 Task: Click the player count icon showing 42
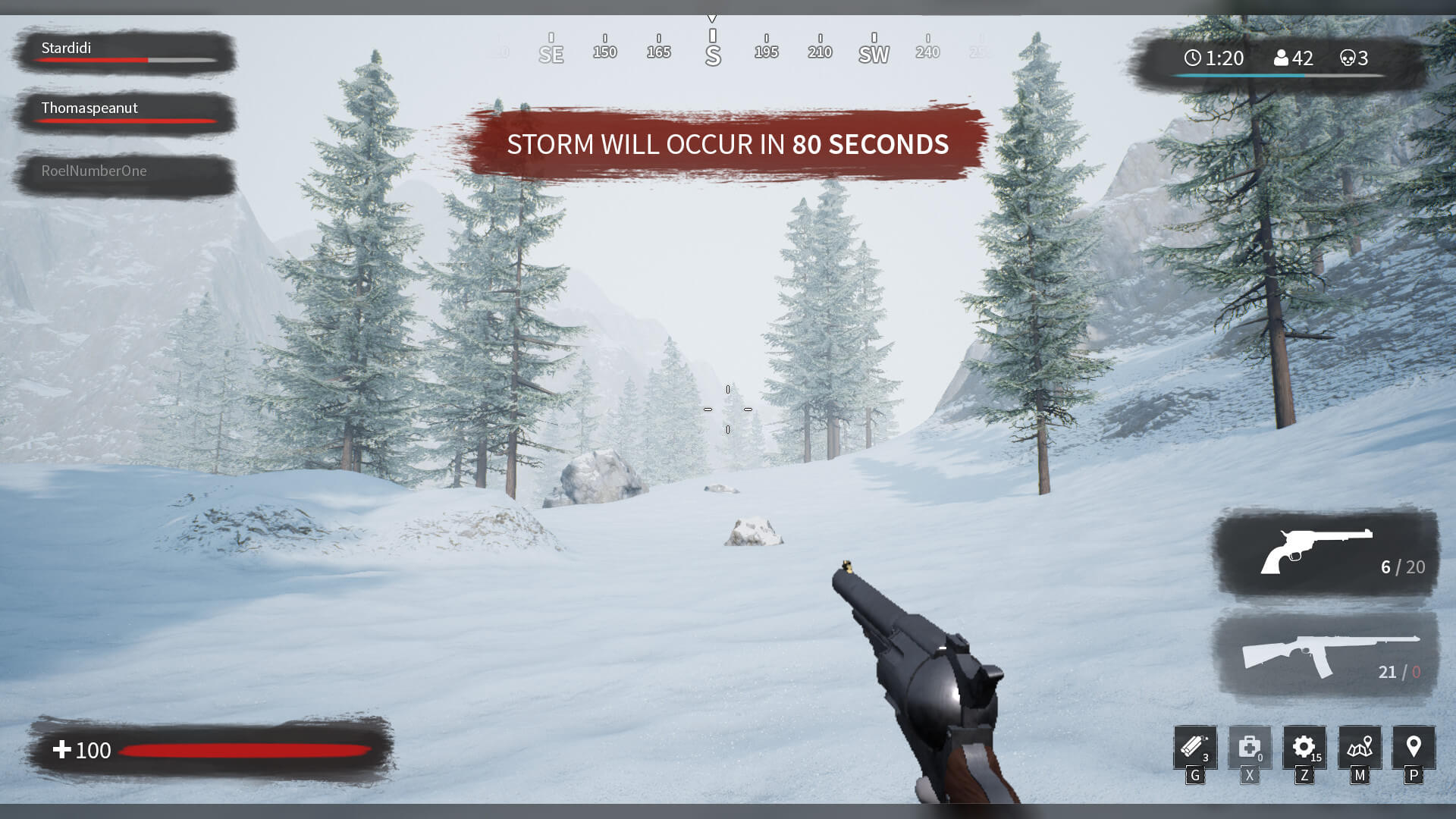tap(1282, 58)
